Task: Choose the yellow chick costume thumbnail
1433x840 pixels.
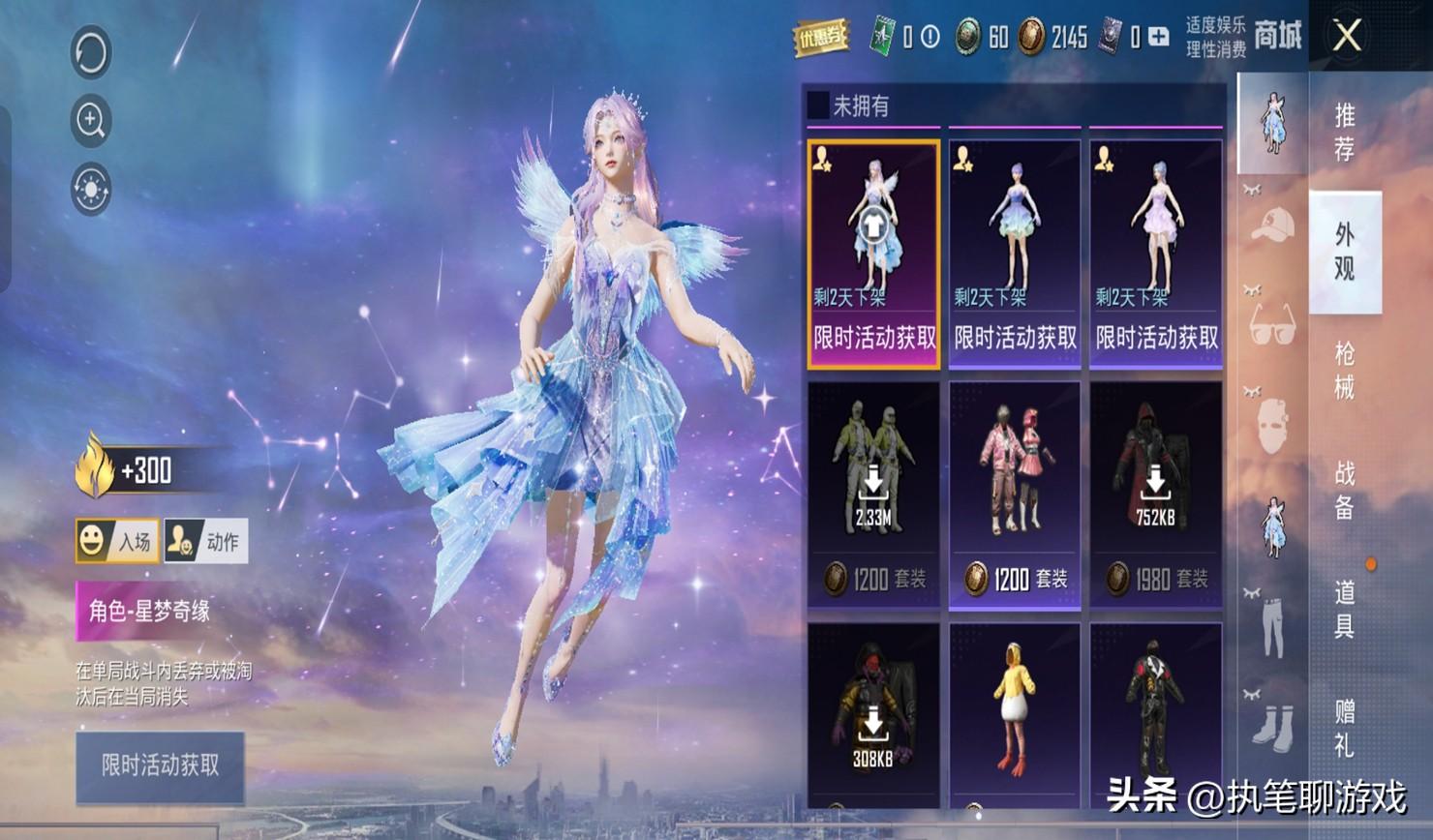Action: click(1014, 714)
